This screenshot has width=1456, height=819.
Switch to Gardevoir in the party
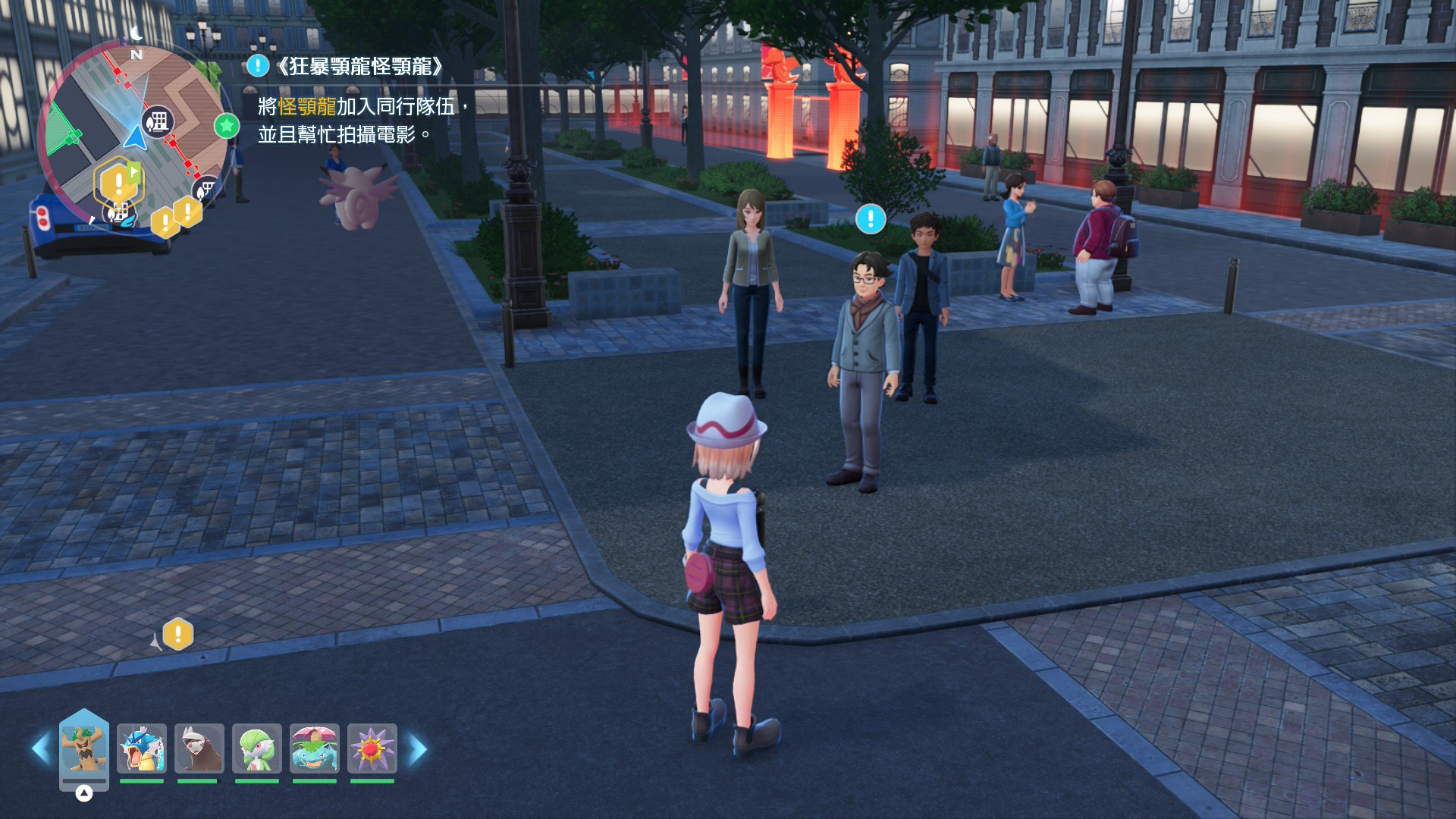257,748
